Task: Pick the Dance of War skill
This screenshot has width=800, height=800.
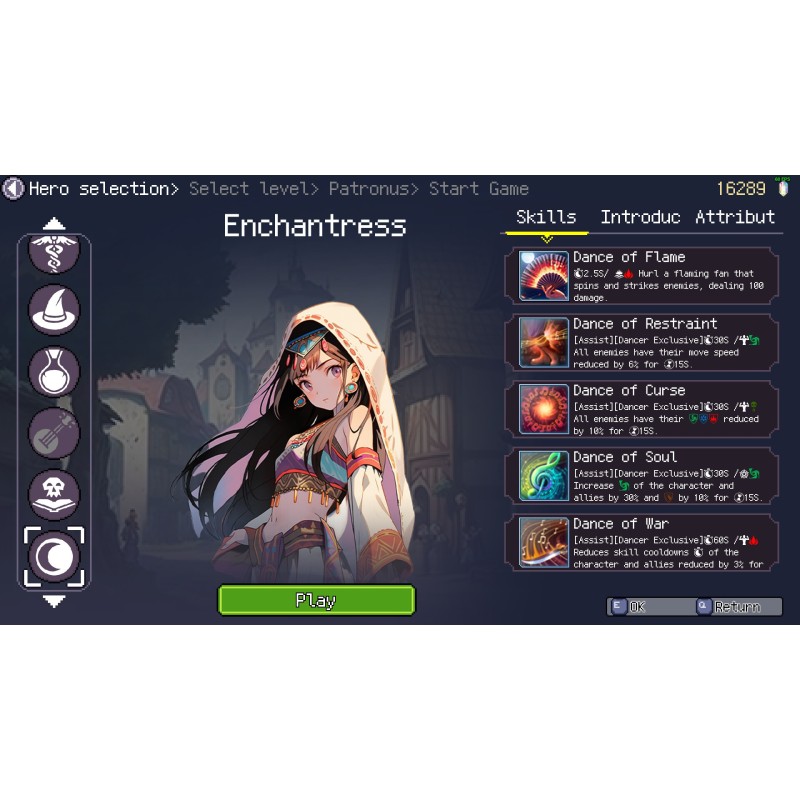Action: point(642,542)
